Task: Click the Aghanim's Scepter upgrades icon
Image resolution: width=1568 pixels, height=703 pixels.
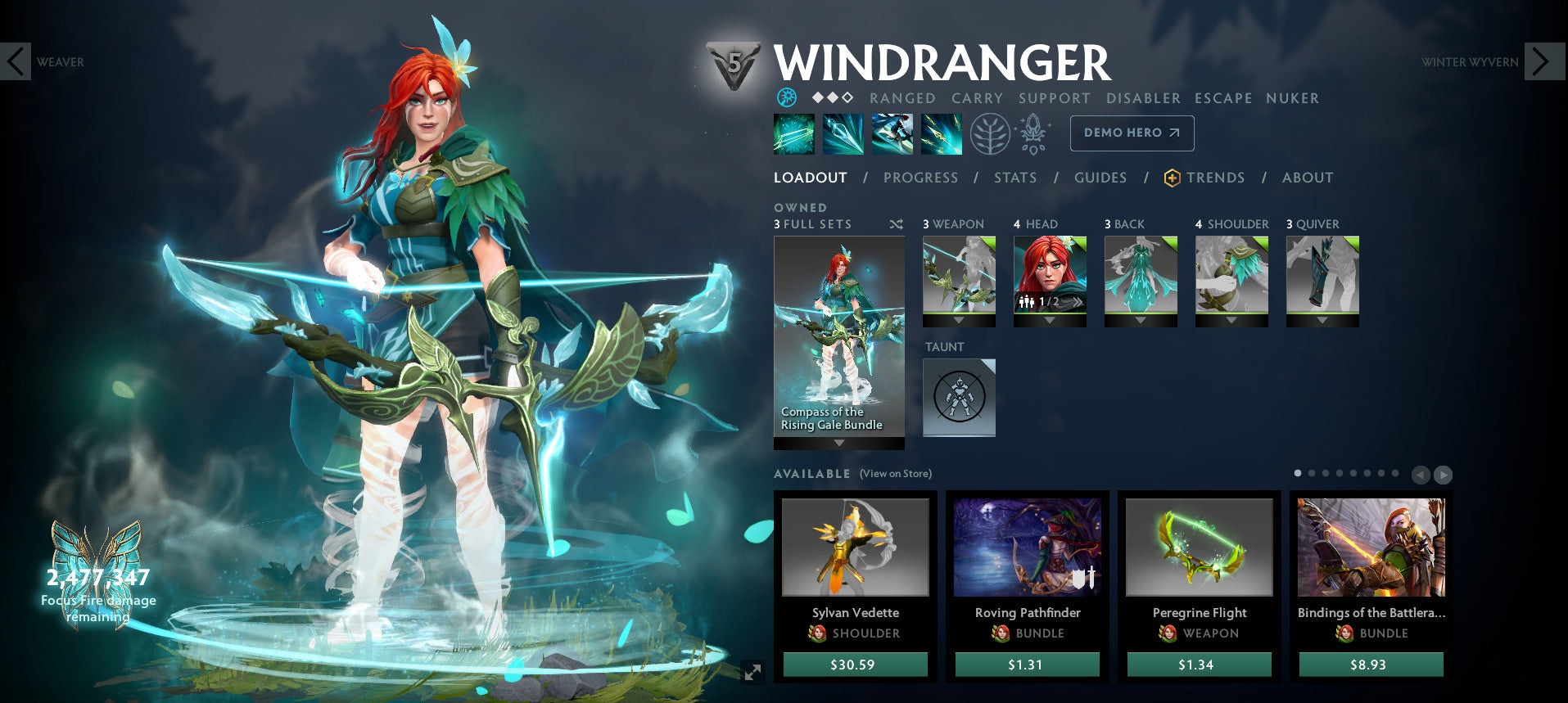Action: pos(1033,133)
